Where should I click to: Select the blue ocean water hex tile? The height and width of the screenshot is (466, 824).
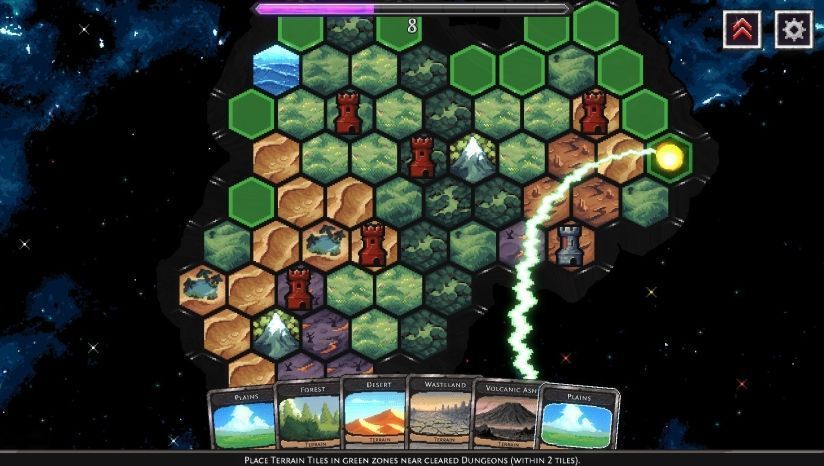point(277,69)
